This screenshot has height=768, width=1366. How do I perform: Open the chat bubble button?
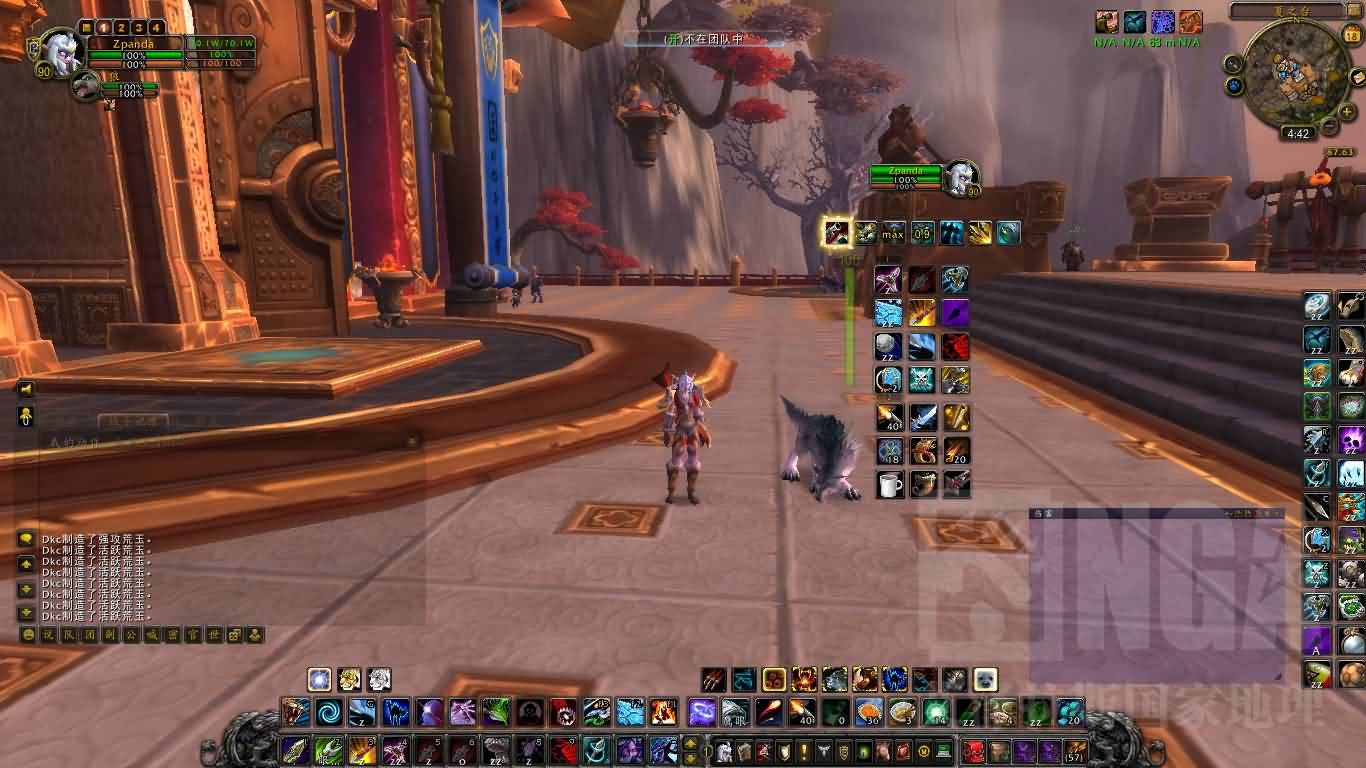click(x=26, y=540)
